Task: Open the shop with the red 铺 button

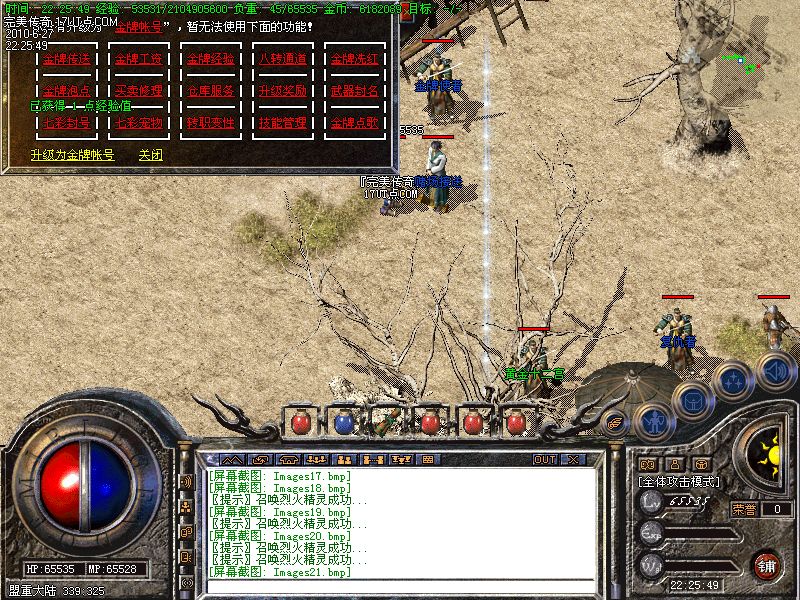Action: pyautogui.click(x=767, y=565)
